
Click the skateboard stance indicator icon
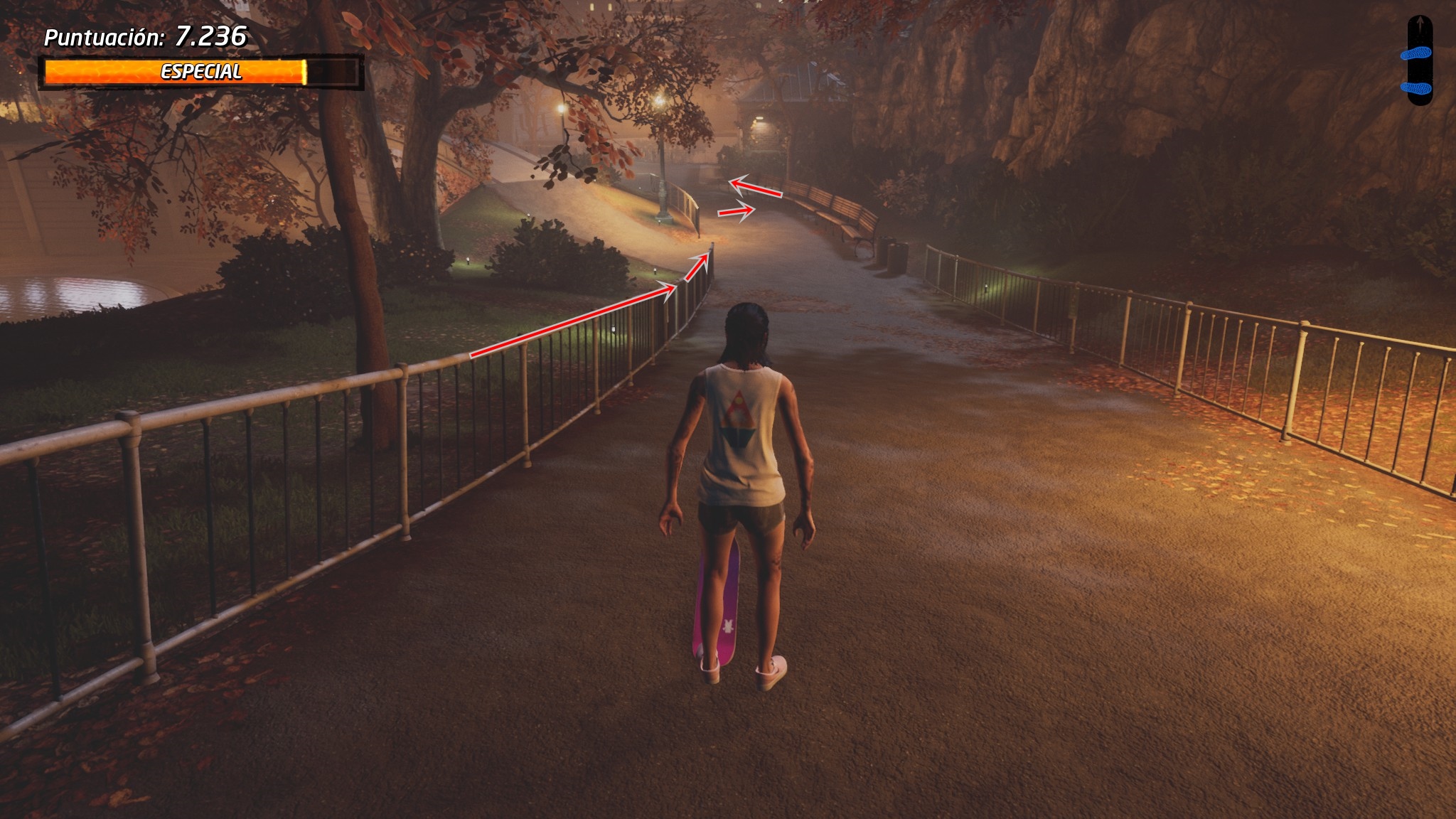1419,61
